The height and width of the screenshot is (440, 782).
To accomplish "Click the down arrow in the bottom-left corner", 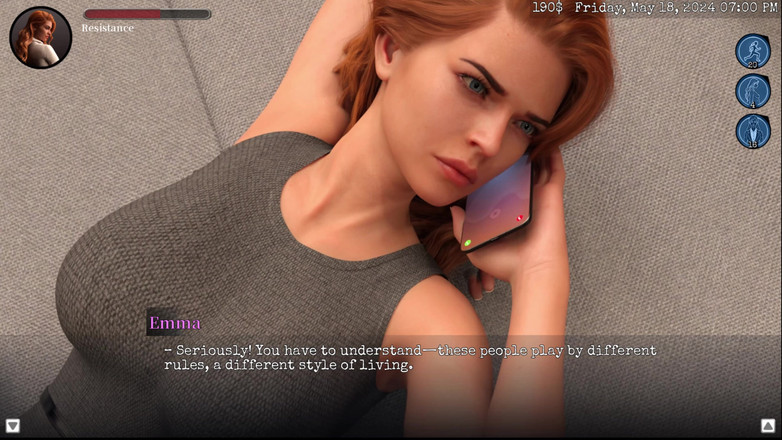I will (13, 426).
